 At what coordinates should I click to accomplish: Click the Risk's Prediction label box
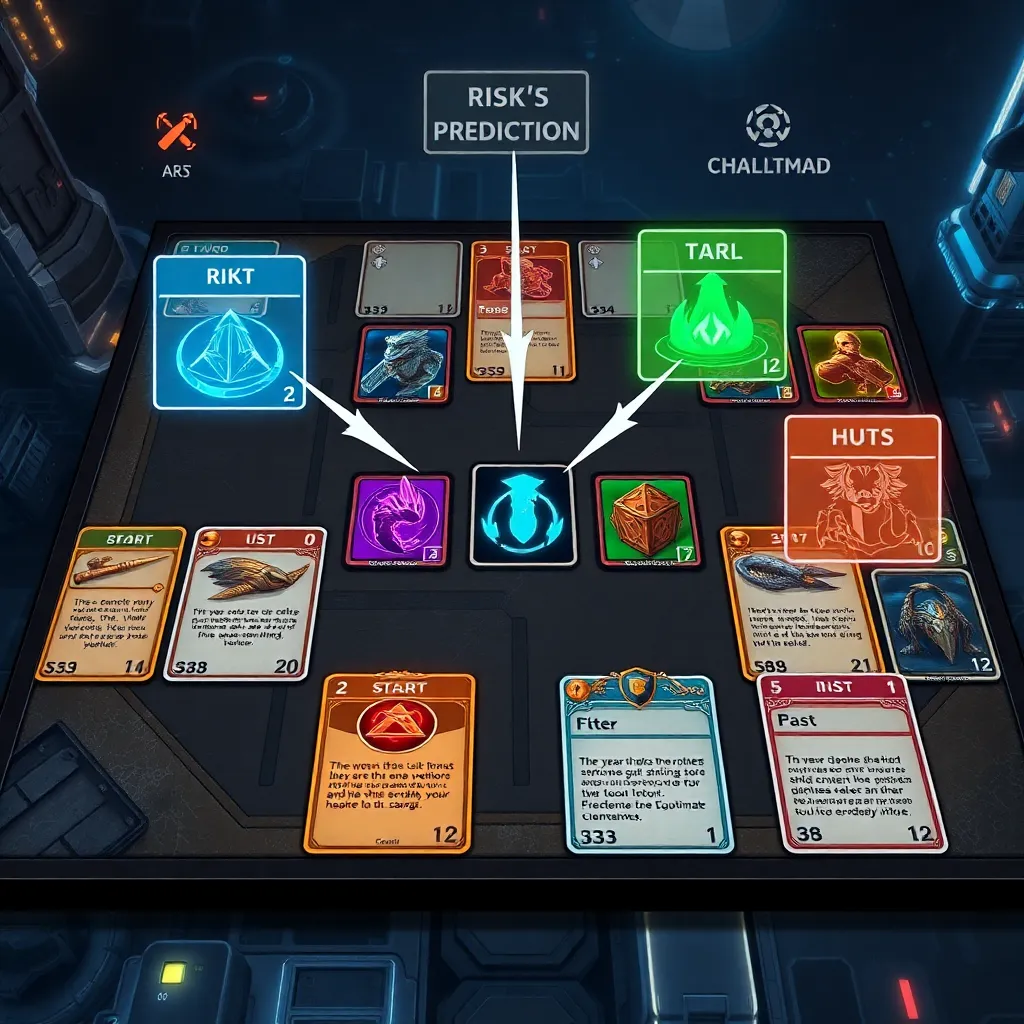point(504,112)
